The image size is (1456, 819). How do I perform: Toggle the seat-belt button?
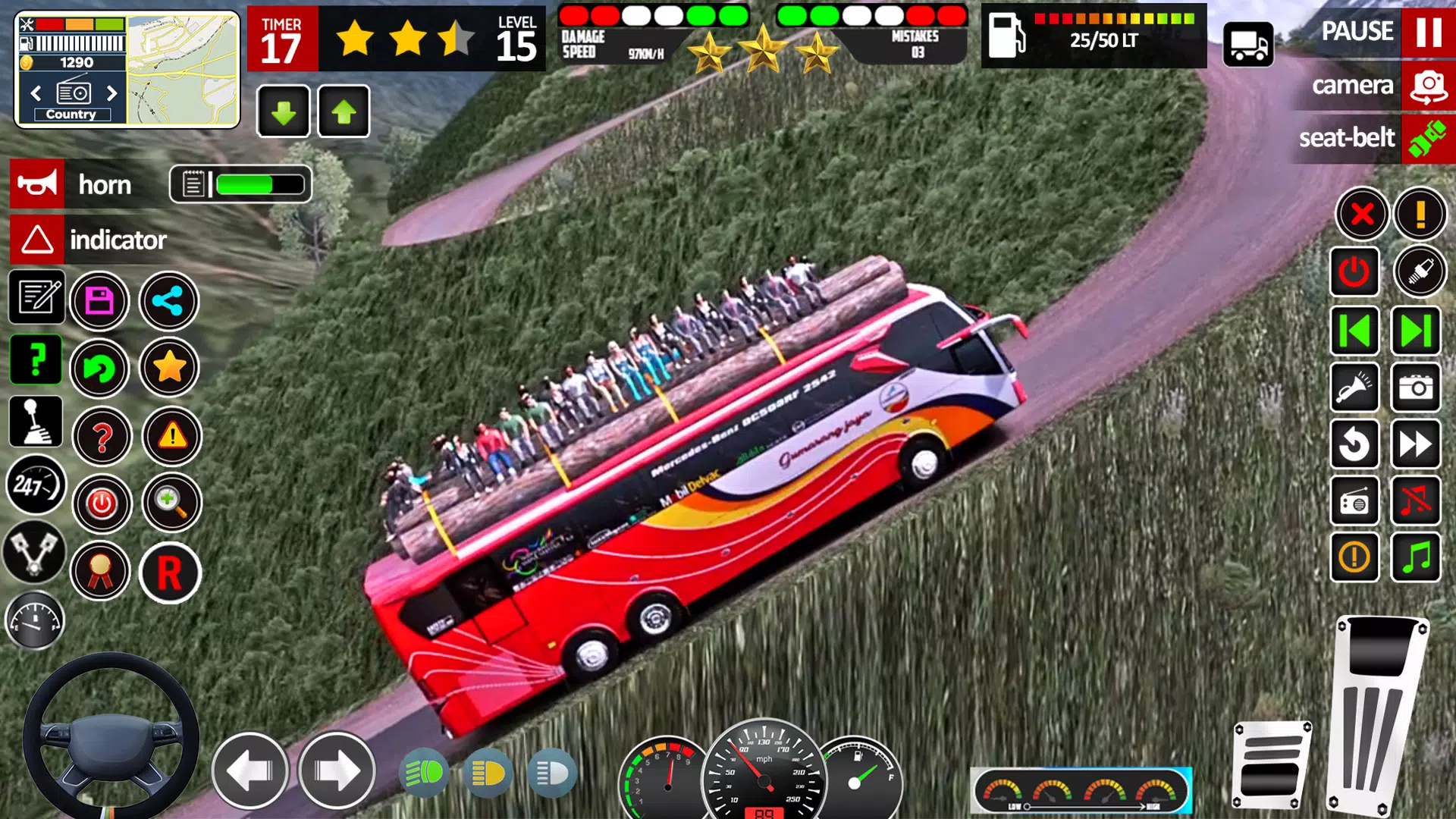coord(1428,139)
